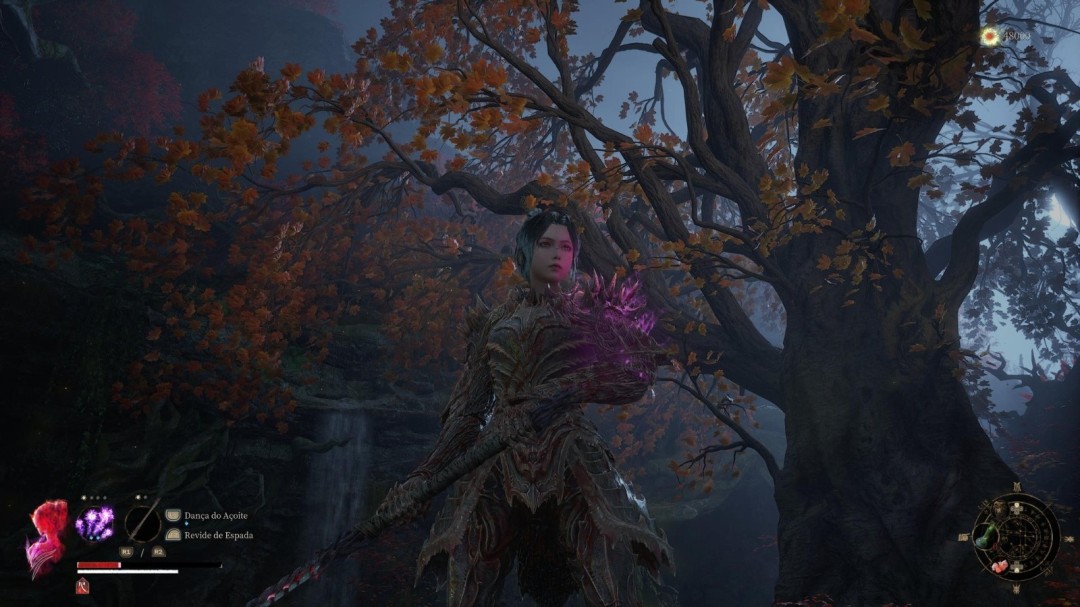Choose the Dança do Açoite skill
The width and height of the screenshot is (1080, 607).
[x=215, y=515]
